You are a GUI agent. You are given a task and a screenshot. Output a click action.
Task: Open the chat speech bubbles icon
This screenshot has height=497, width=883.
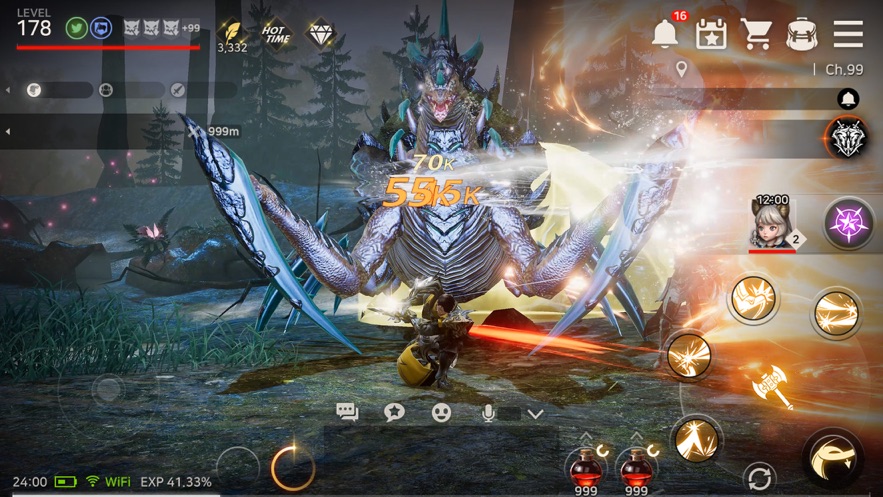tap(347, 412)
